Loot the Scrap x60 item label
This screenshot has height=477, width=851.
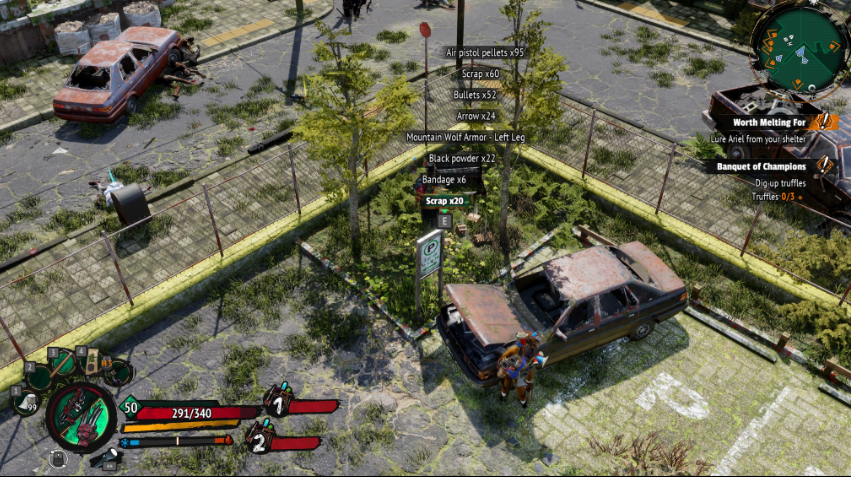479,74
